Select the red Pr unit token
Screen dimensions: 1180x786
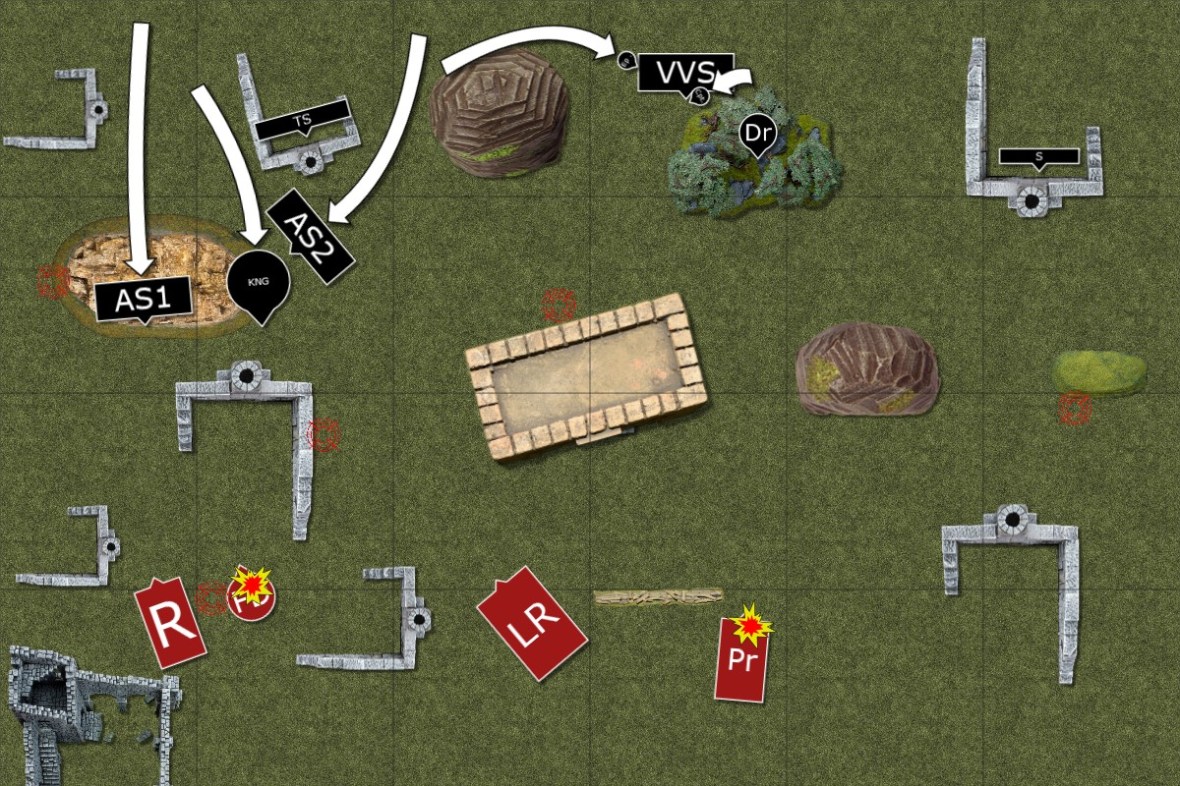[x=740, y=659]
